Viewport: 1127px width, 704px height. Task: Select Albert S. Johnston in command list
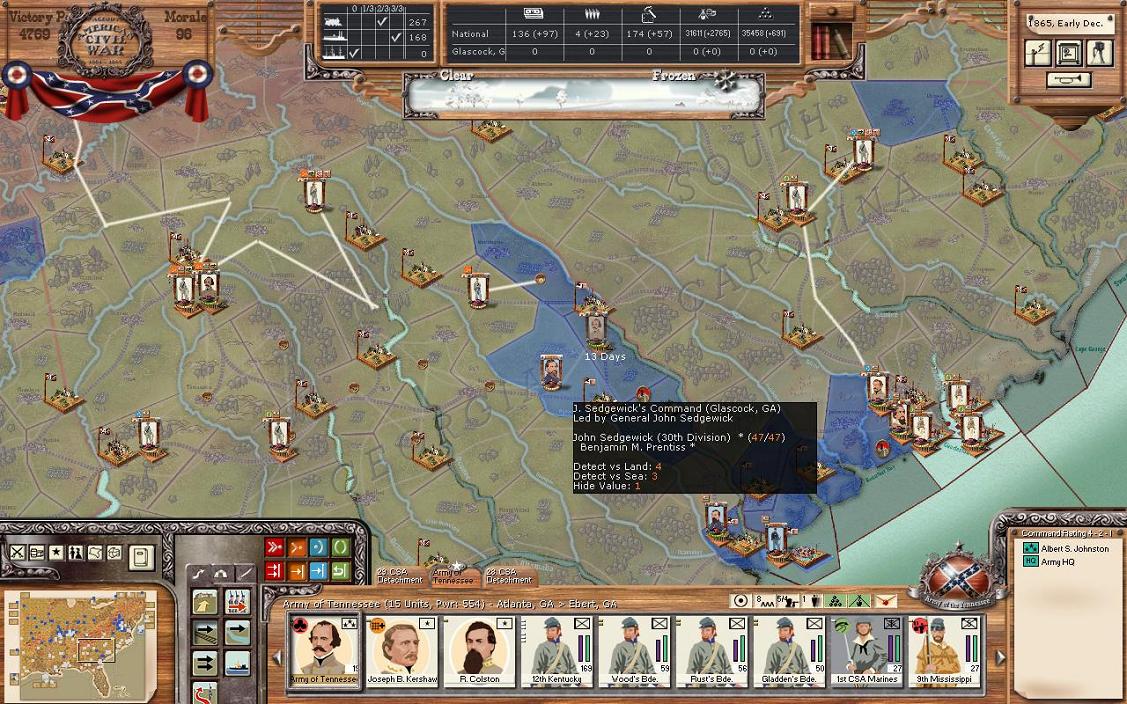tap(1075, 549)
